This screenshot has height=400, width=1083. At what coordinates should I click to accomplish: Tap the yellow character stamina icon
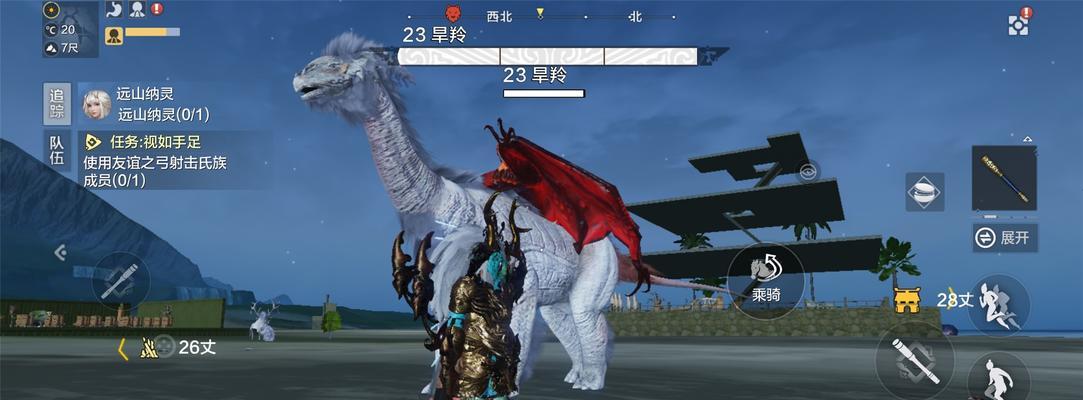(114, 36)
